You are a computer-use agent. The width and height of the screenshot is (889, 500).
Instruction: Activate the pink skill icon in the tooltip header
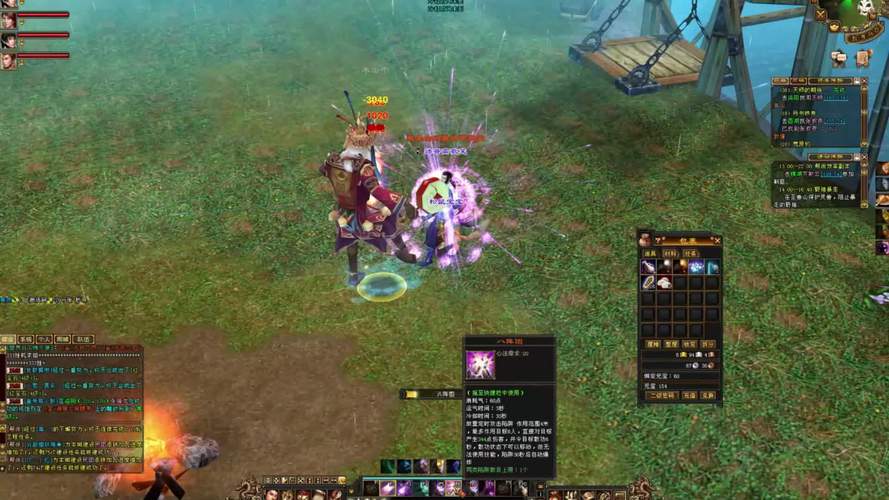(x=480, y=365)
